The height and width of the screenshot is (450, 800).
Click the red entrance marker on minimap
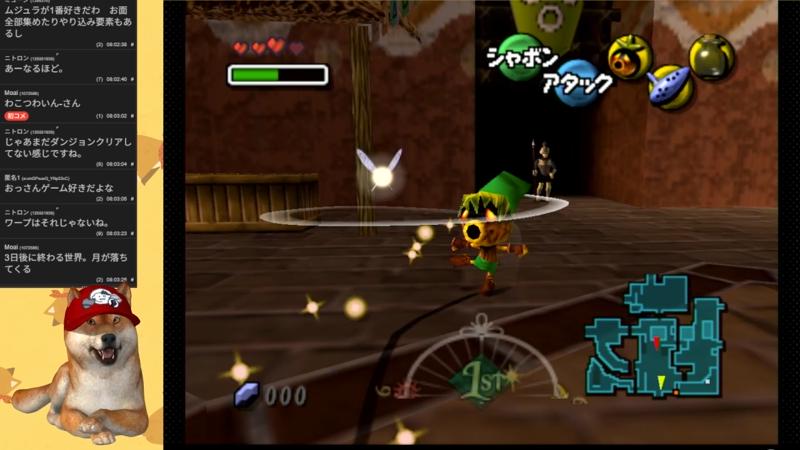point(656,343)
